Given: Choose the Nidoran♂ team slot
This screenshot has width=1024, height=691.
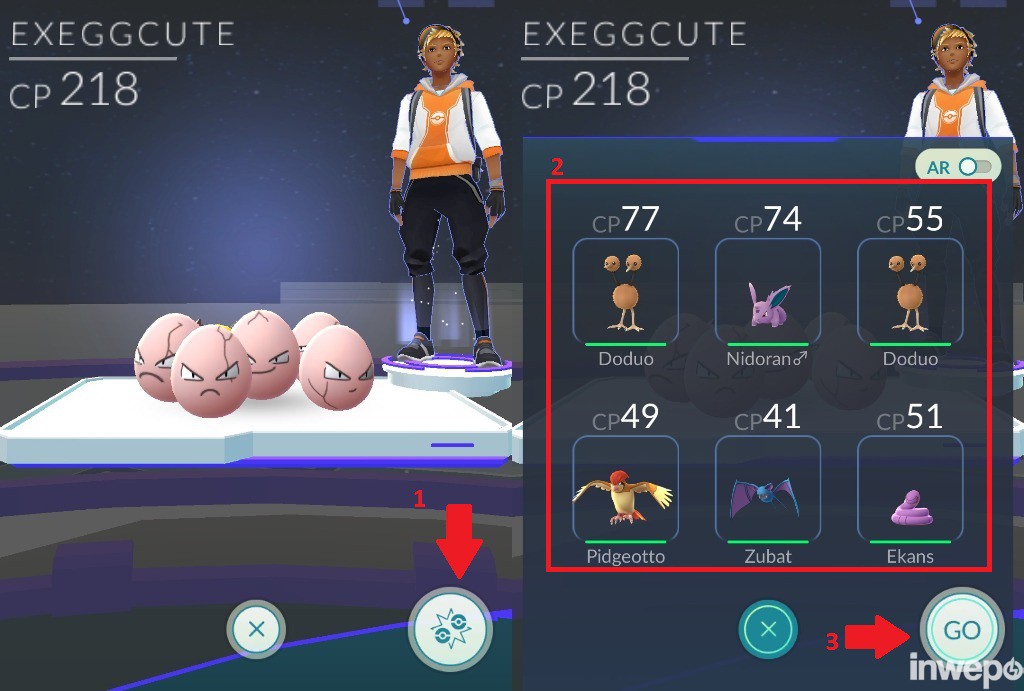Looking at the screenshot, I should click(x=767, y=292).
